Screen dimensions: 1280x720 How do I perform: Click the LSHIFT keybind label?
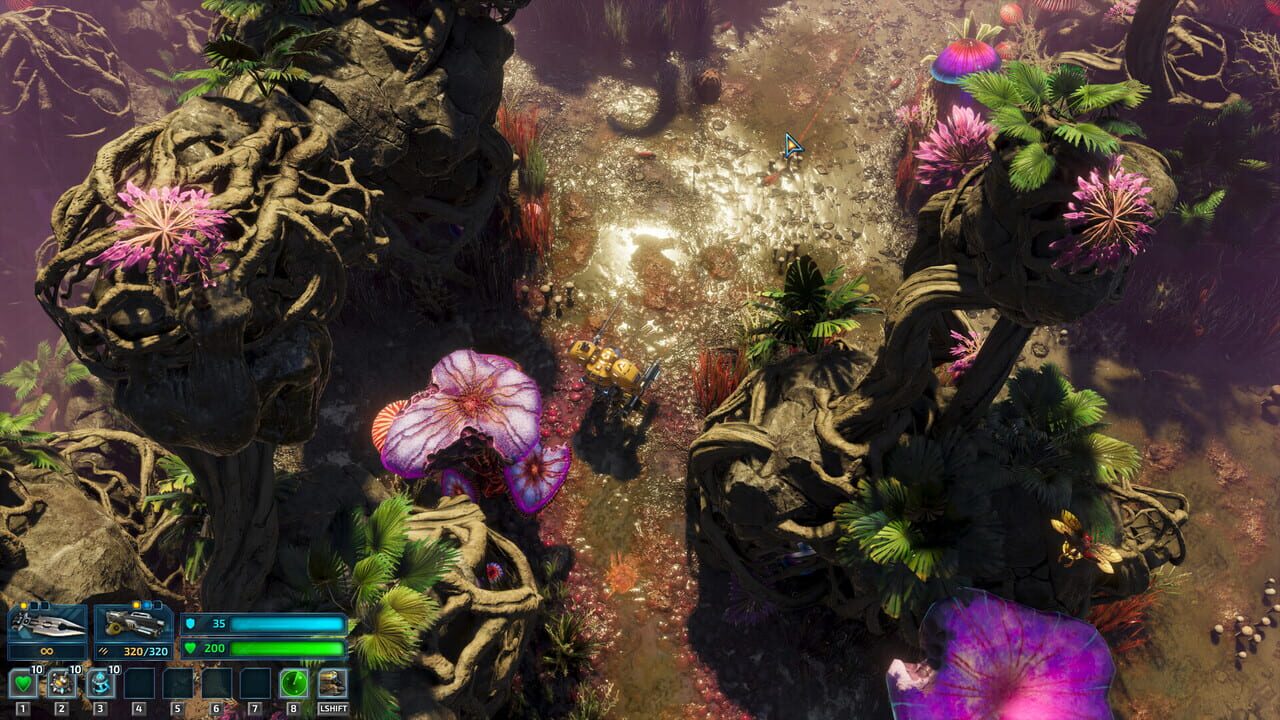point(334,707)
